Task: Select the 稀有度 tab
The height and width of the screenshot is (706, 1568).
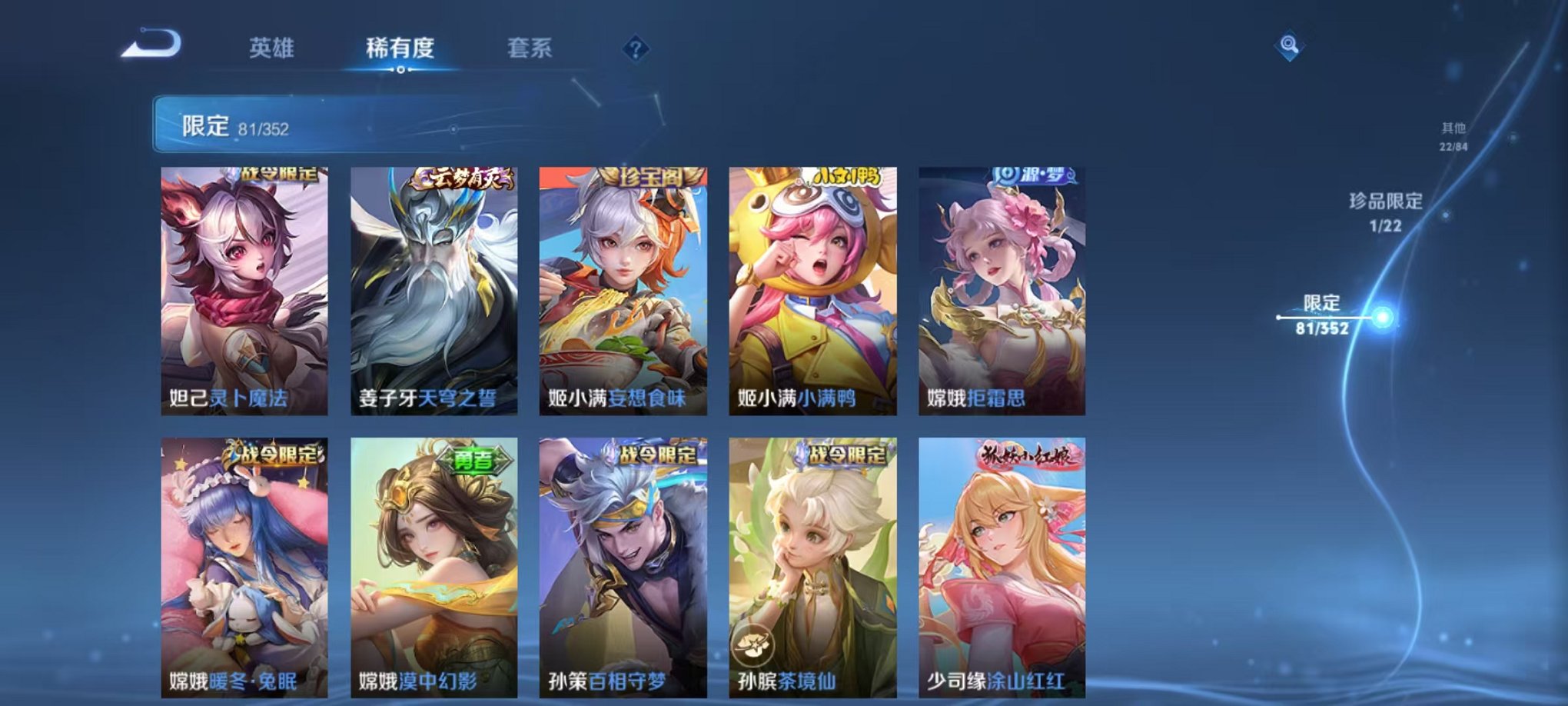Action: 400,48
